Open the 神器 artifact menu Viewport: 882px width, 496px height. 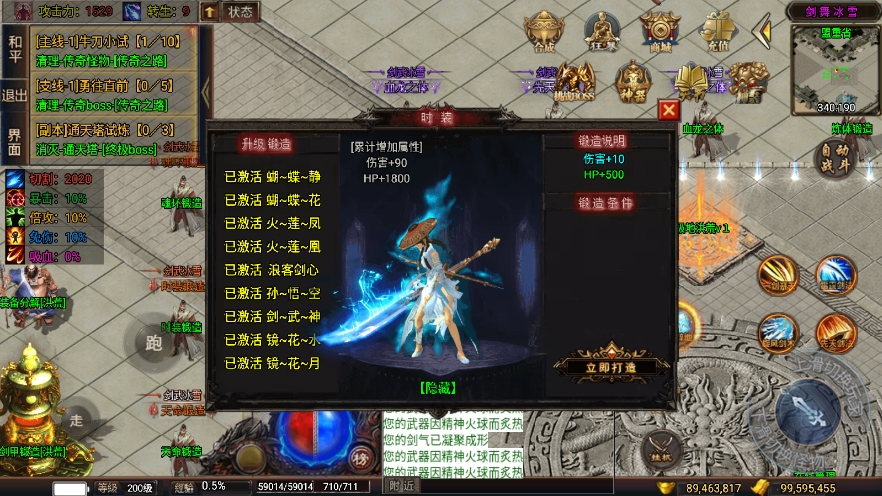632,80
